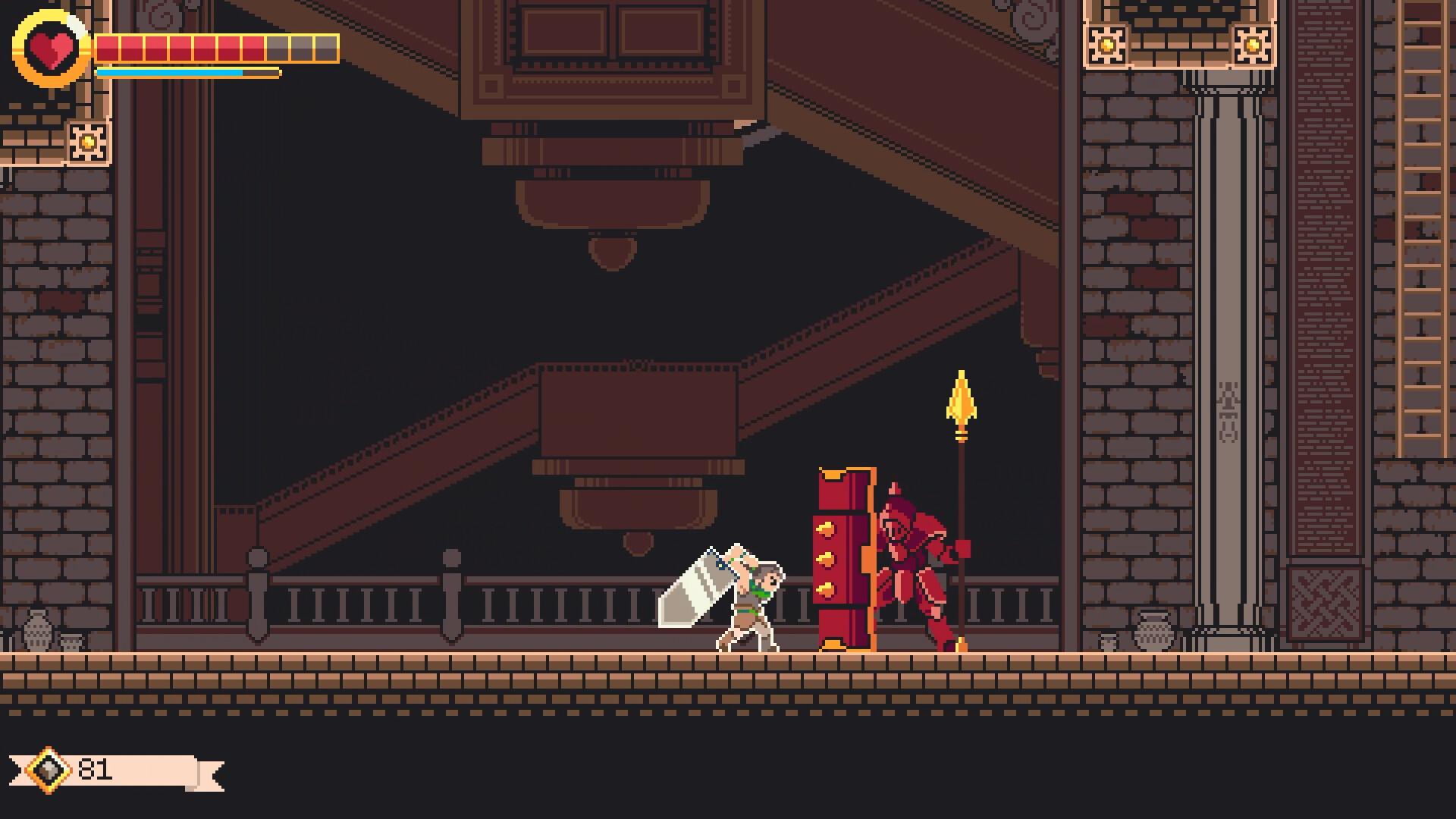Select the diamond gem currency icon
The height and width of the screenshot is (819, 1456).
tap(47, 770)
